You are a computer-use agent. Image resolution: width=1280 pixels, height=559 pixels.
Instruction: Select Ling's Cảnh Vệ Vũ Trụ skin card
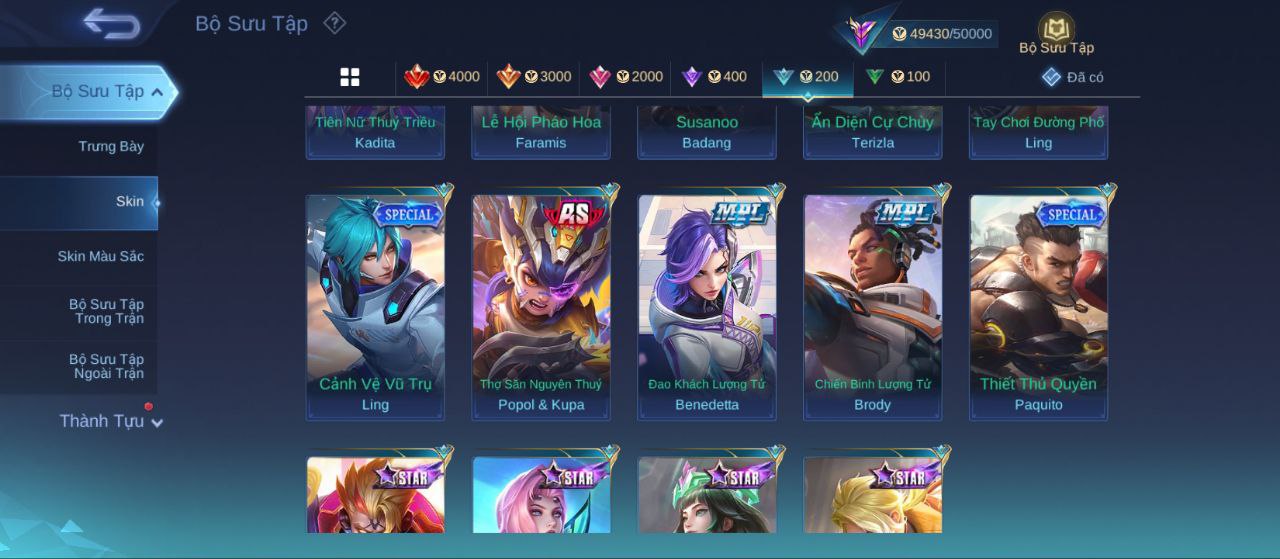[375, 306]
